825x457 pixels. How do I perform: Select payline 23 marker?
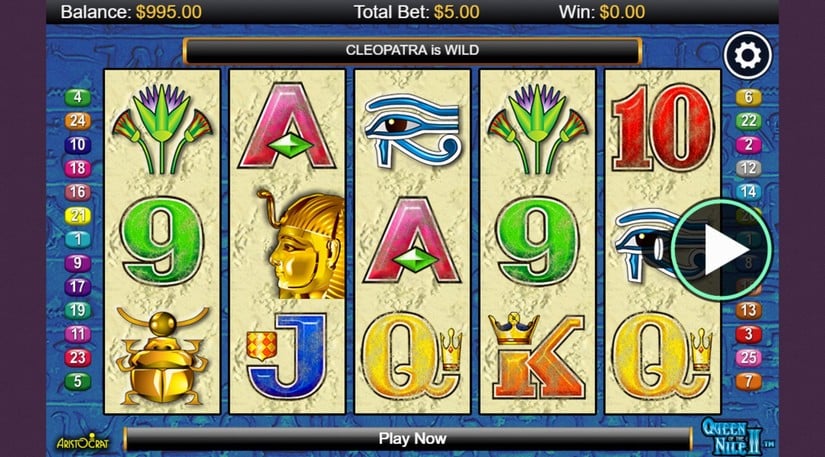pyautogui.click(x=77, y=357)
